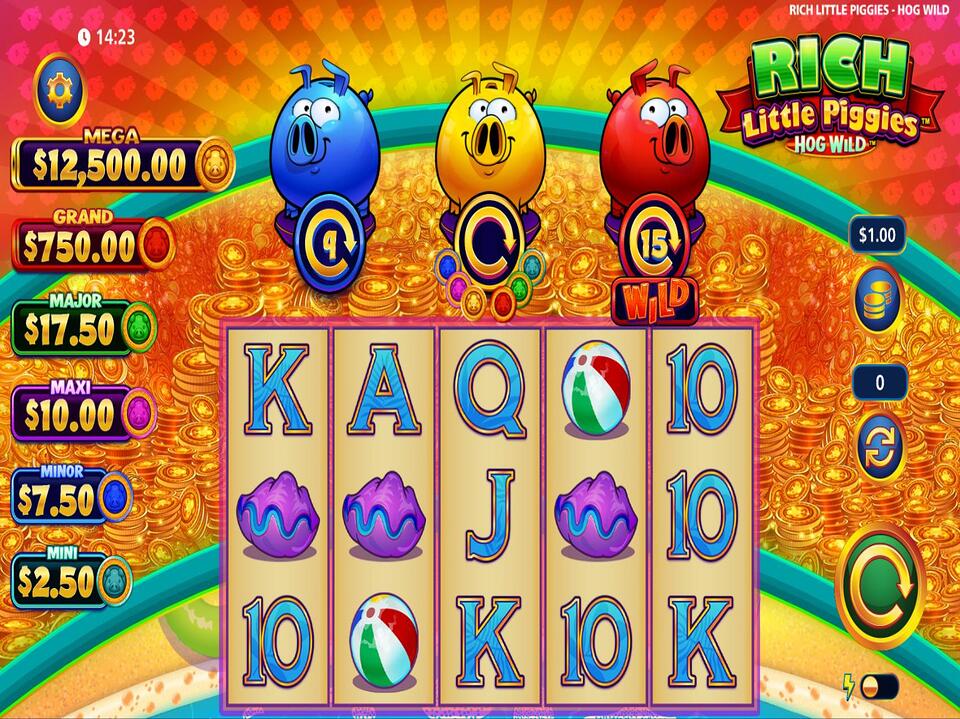Toggle the lightning turbo spin switch
Viewport: 960px width, 719px height.
[879, 687]
